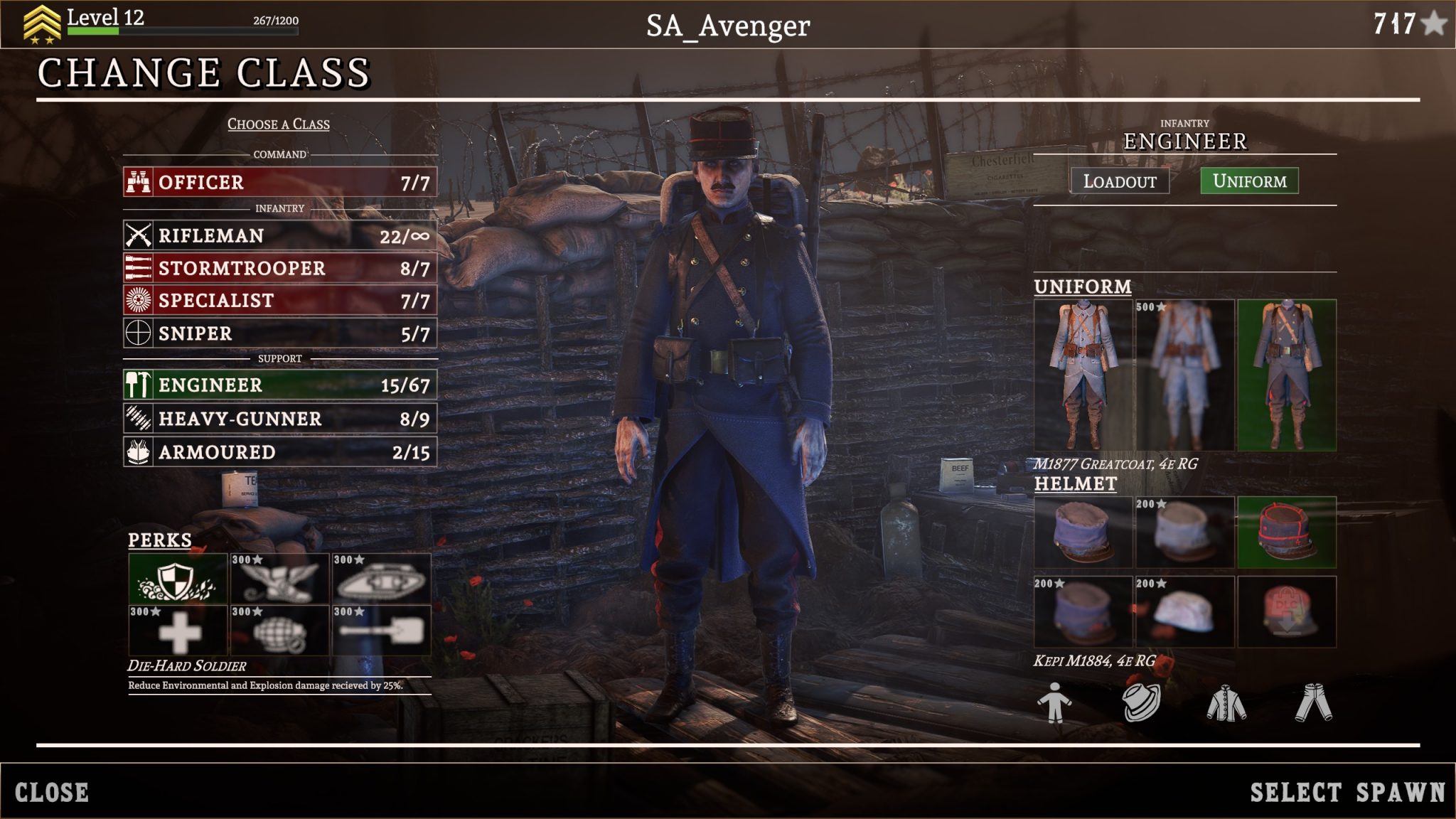Select the Die-Hard Soldier shield perk

click(x=178, y=579)
